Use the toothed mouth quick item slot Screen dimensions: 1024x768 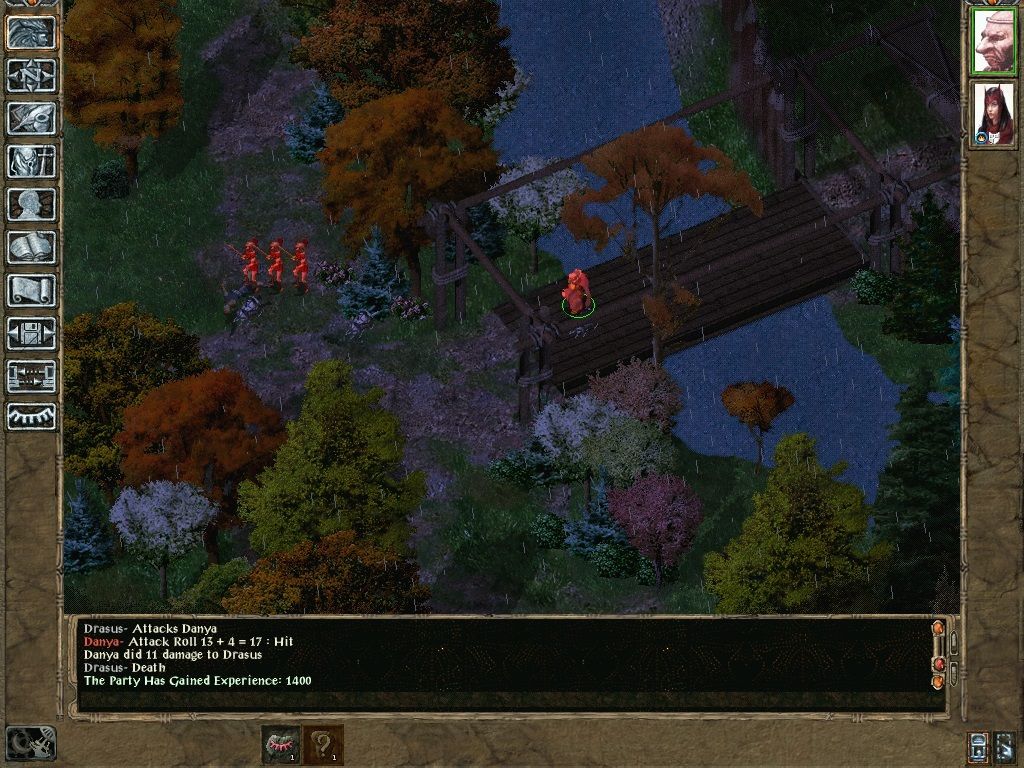(280, 745)
